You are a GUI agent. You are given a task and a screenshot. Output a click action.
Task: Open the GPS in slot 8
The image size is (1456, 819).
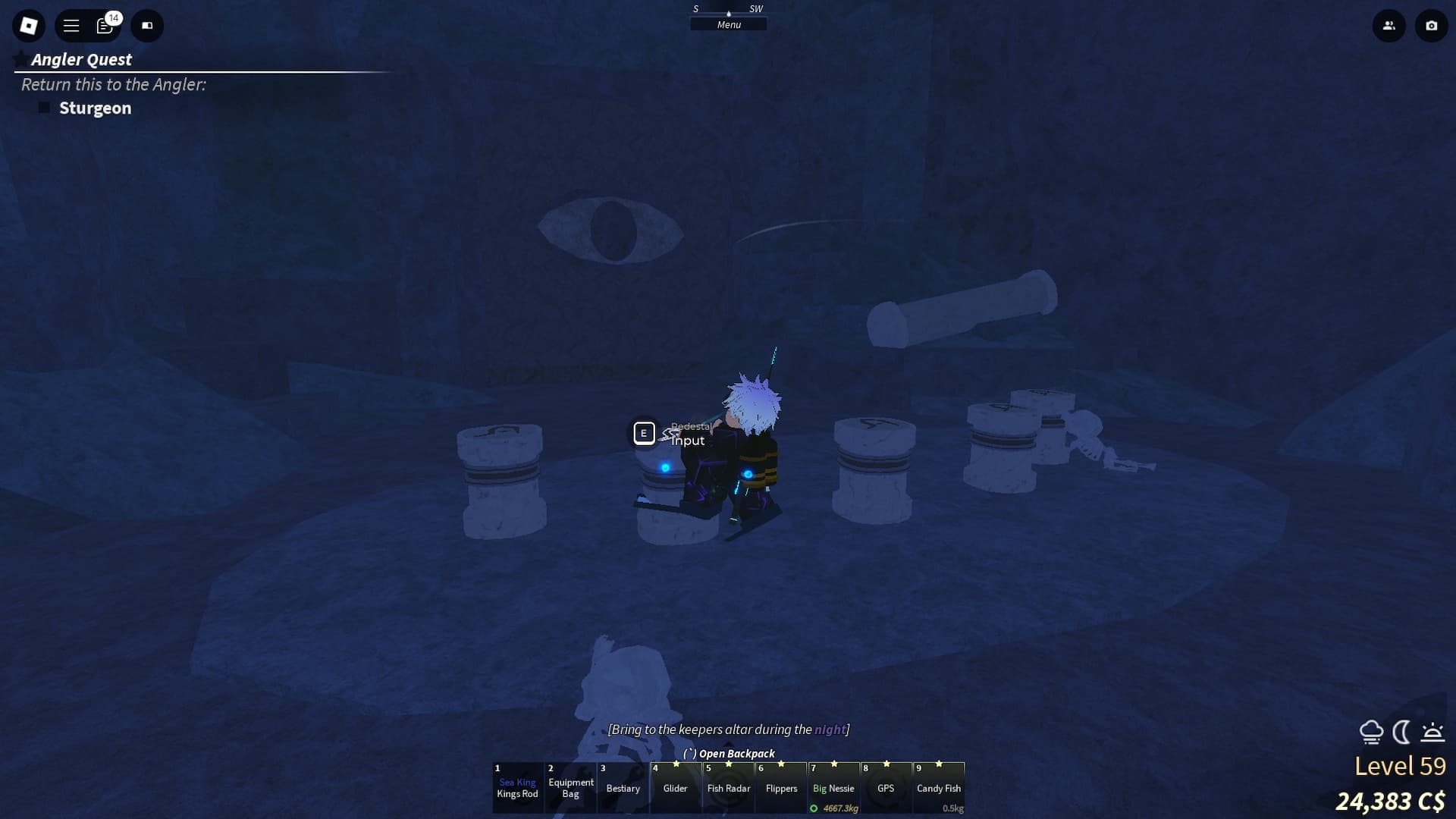coord(886,788)
